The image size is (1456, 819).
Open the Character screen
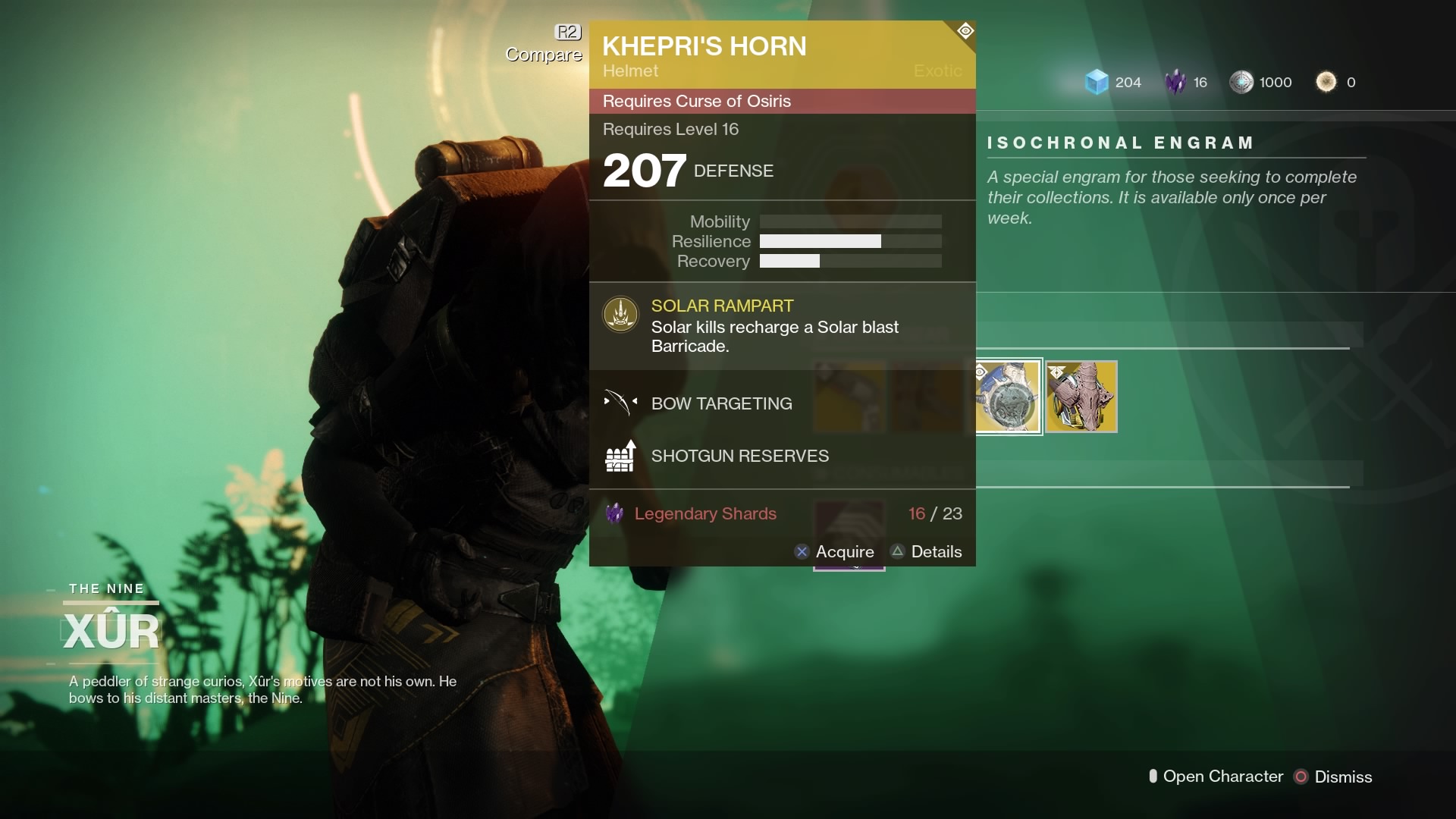[x=1216, y=777]
